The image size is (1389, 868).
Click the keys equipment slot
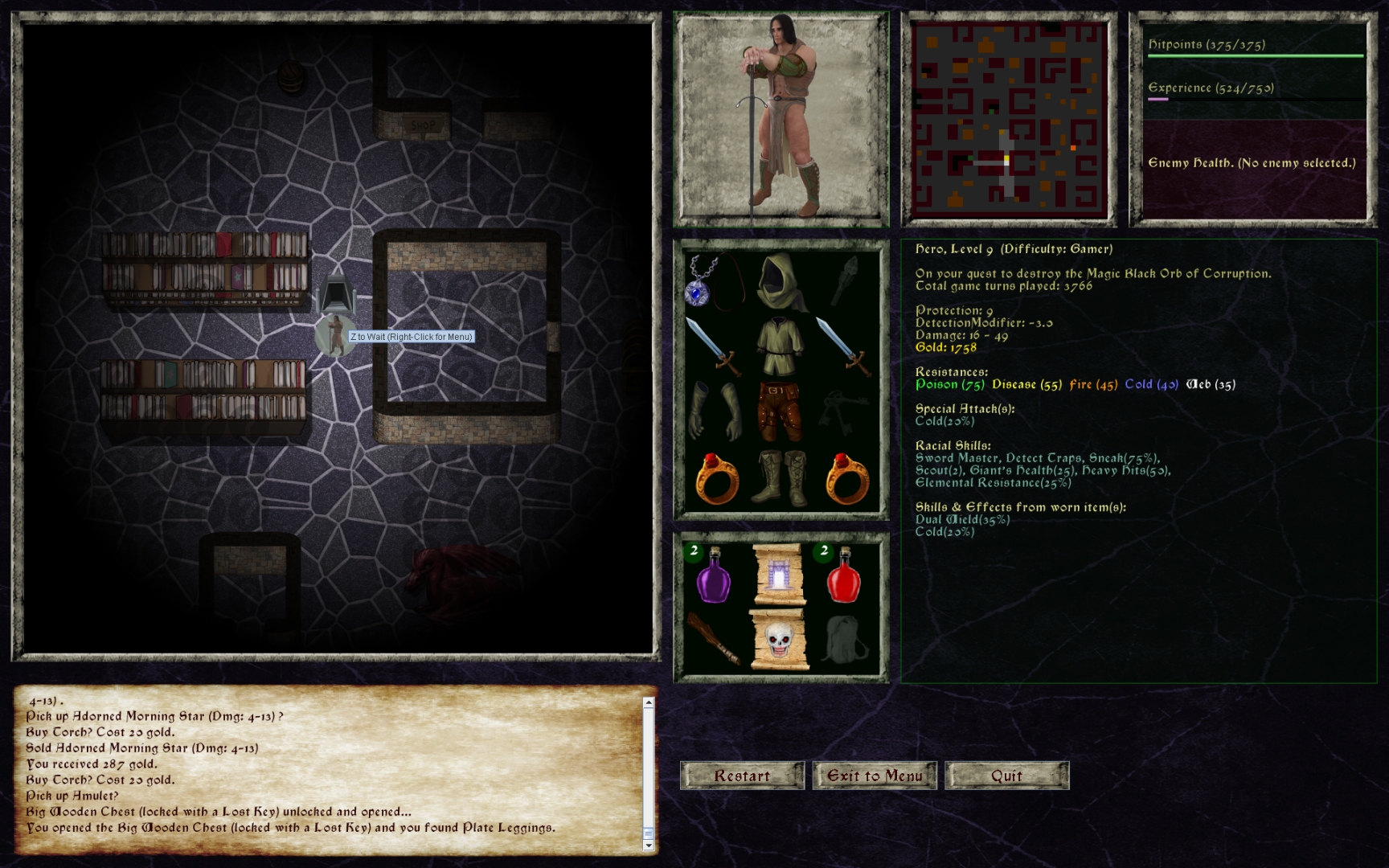click(842, 410)
